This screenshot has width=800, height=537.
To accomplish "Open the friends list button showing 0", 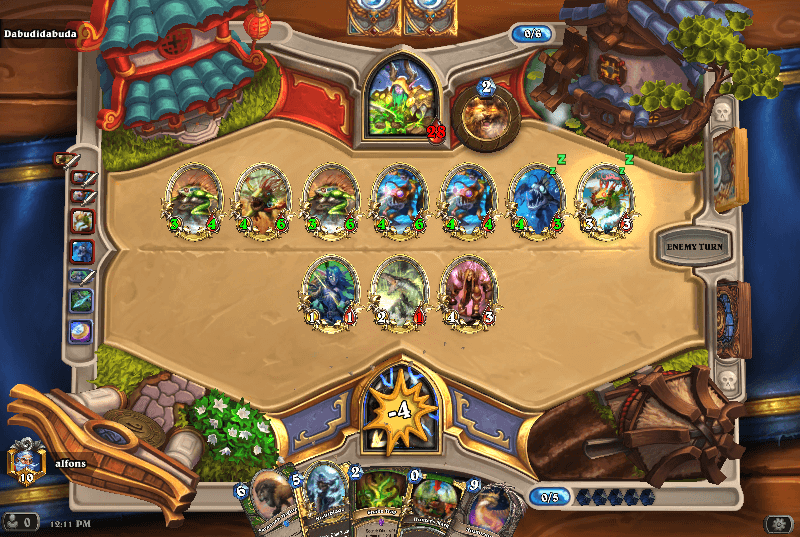I will 20,521.
